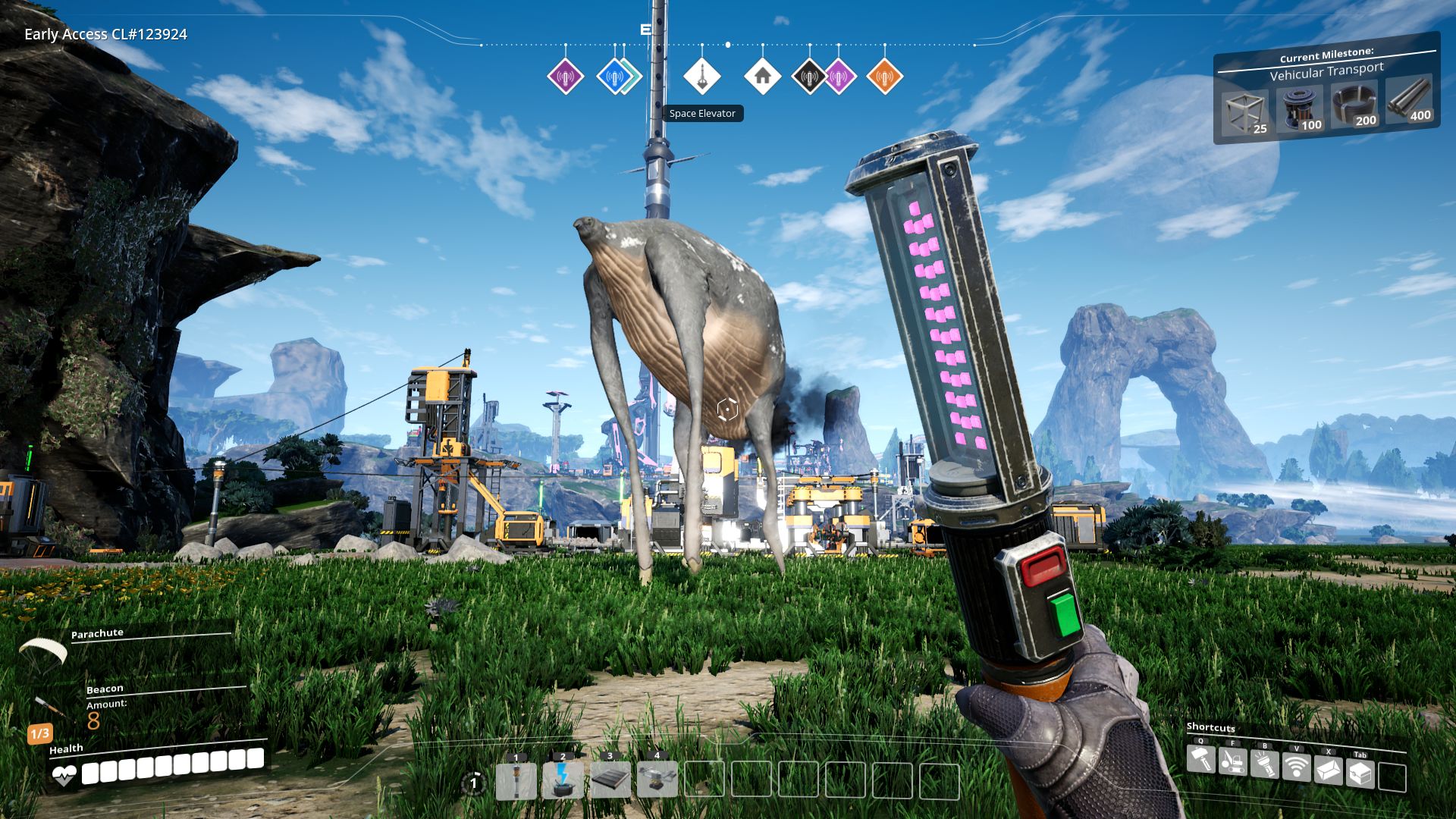
Task: Select the Parachute equipment icon
Action: coord(42,651)
